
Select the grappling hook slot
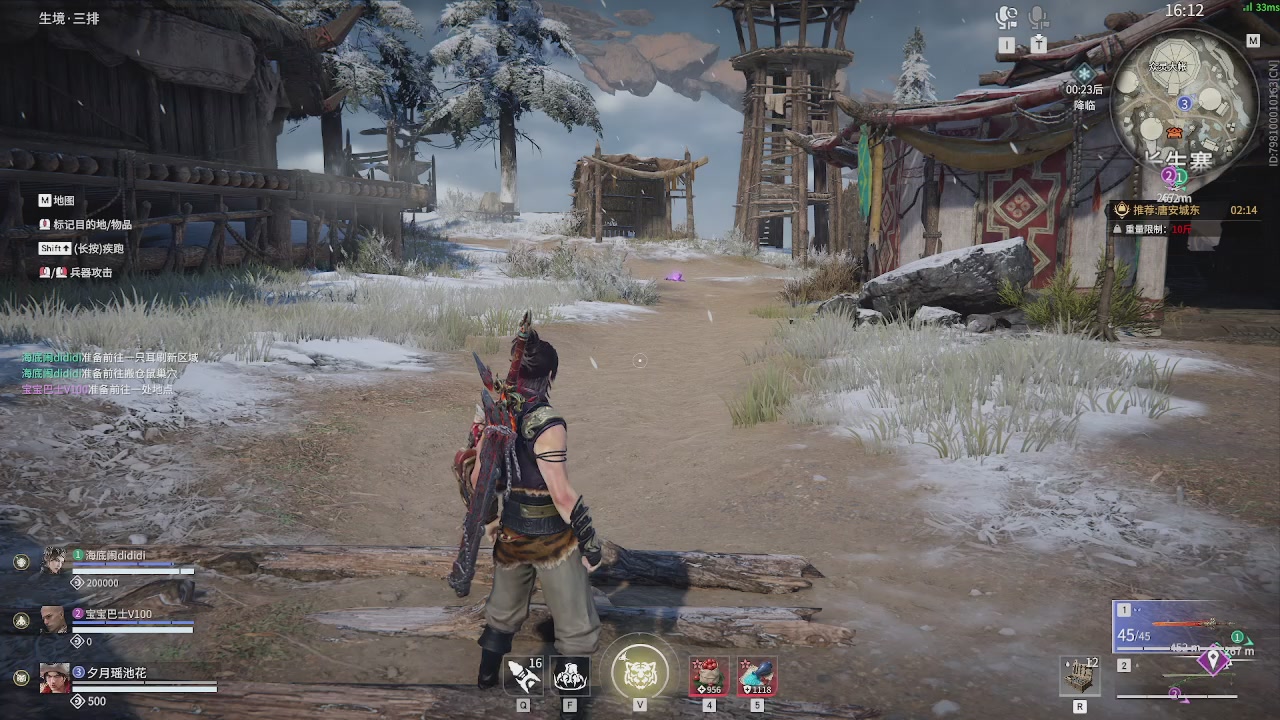pyautogui.click(x=523, y=677)
